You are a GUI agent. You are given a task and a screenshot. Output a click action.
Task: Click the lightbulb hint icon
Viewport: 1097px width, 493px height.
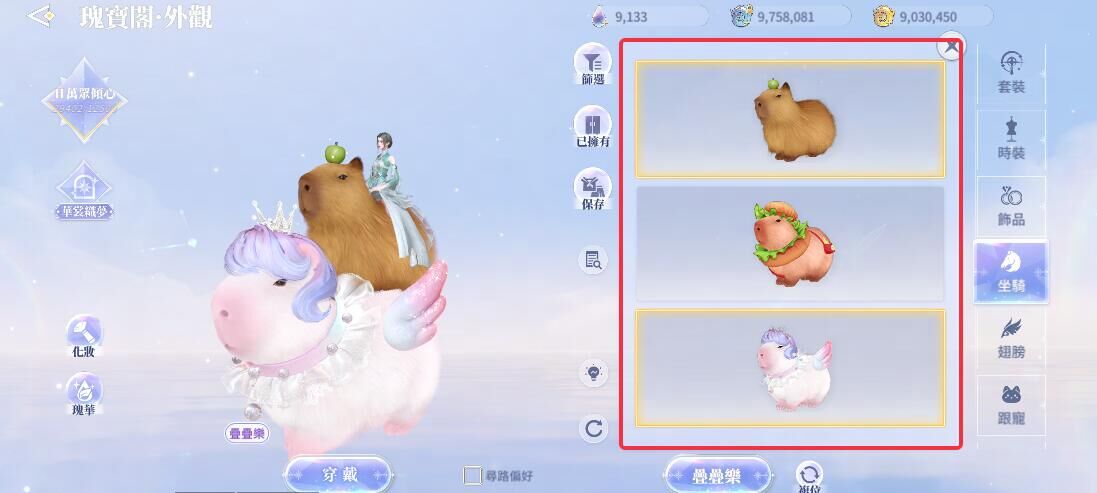[x=594, y=373]
